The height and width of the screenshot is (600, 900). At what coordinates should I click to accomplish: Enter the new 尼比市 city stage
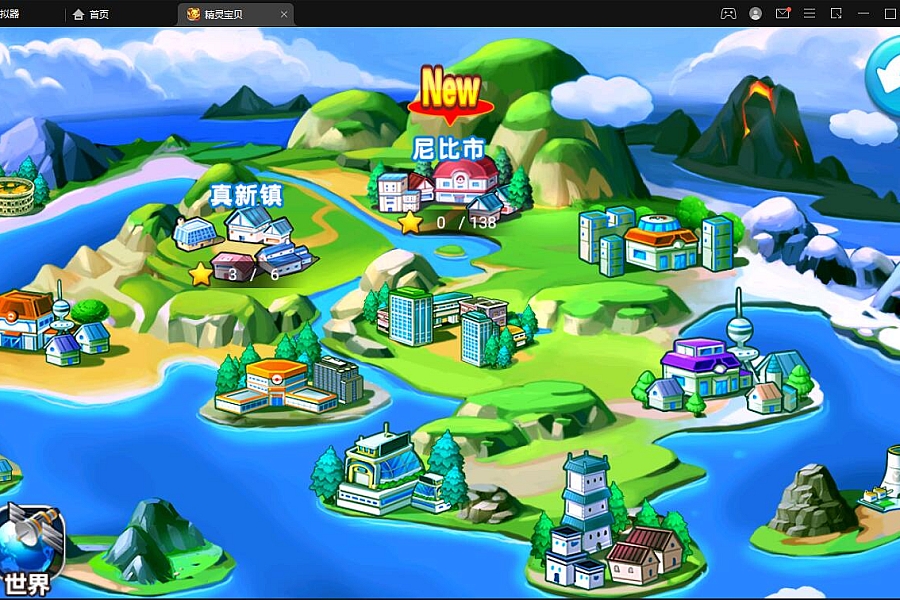[450, 182]
